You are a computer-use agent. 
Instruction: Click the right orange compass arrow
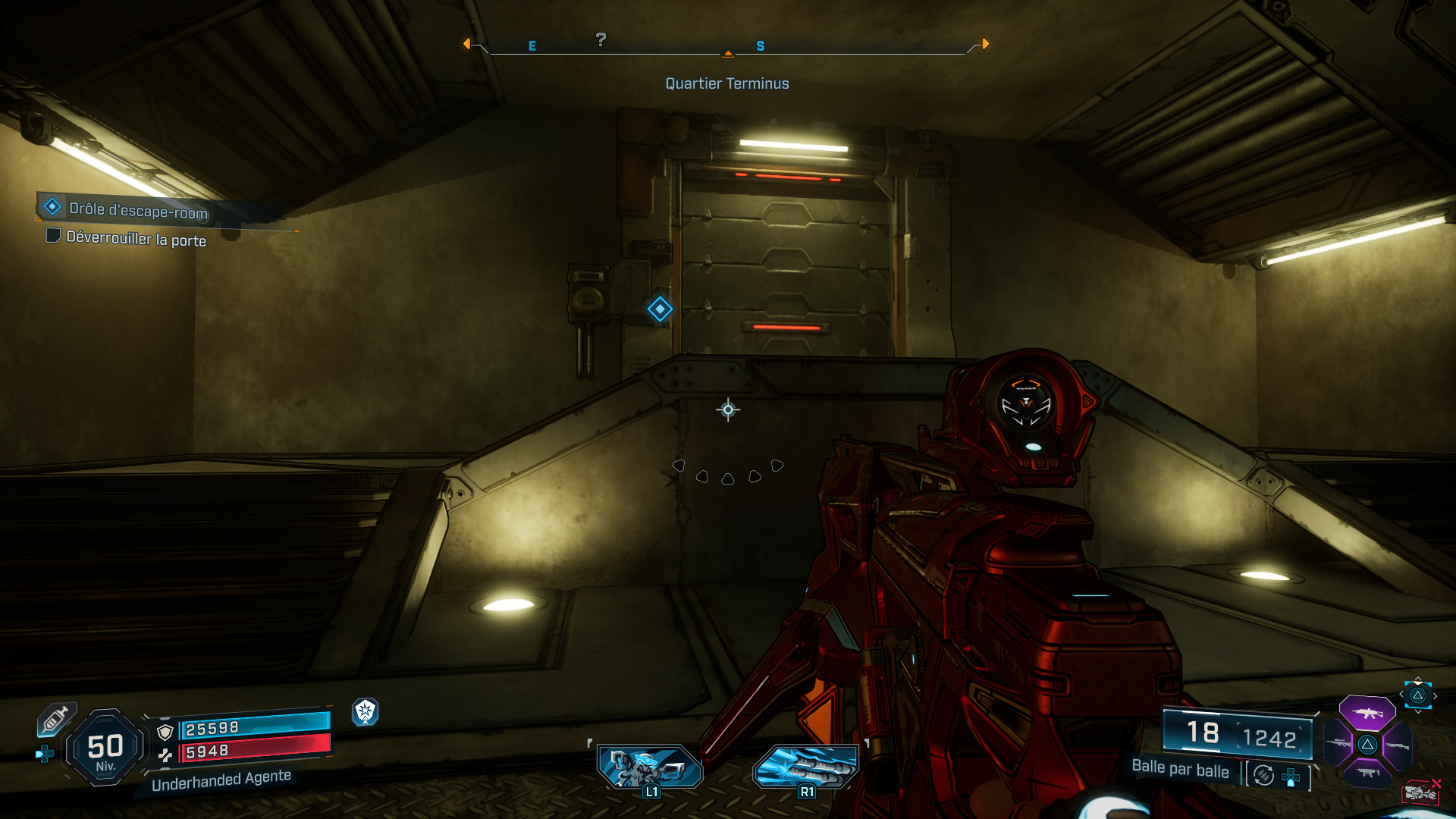(985, 45)
